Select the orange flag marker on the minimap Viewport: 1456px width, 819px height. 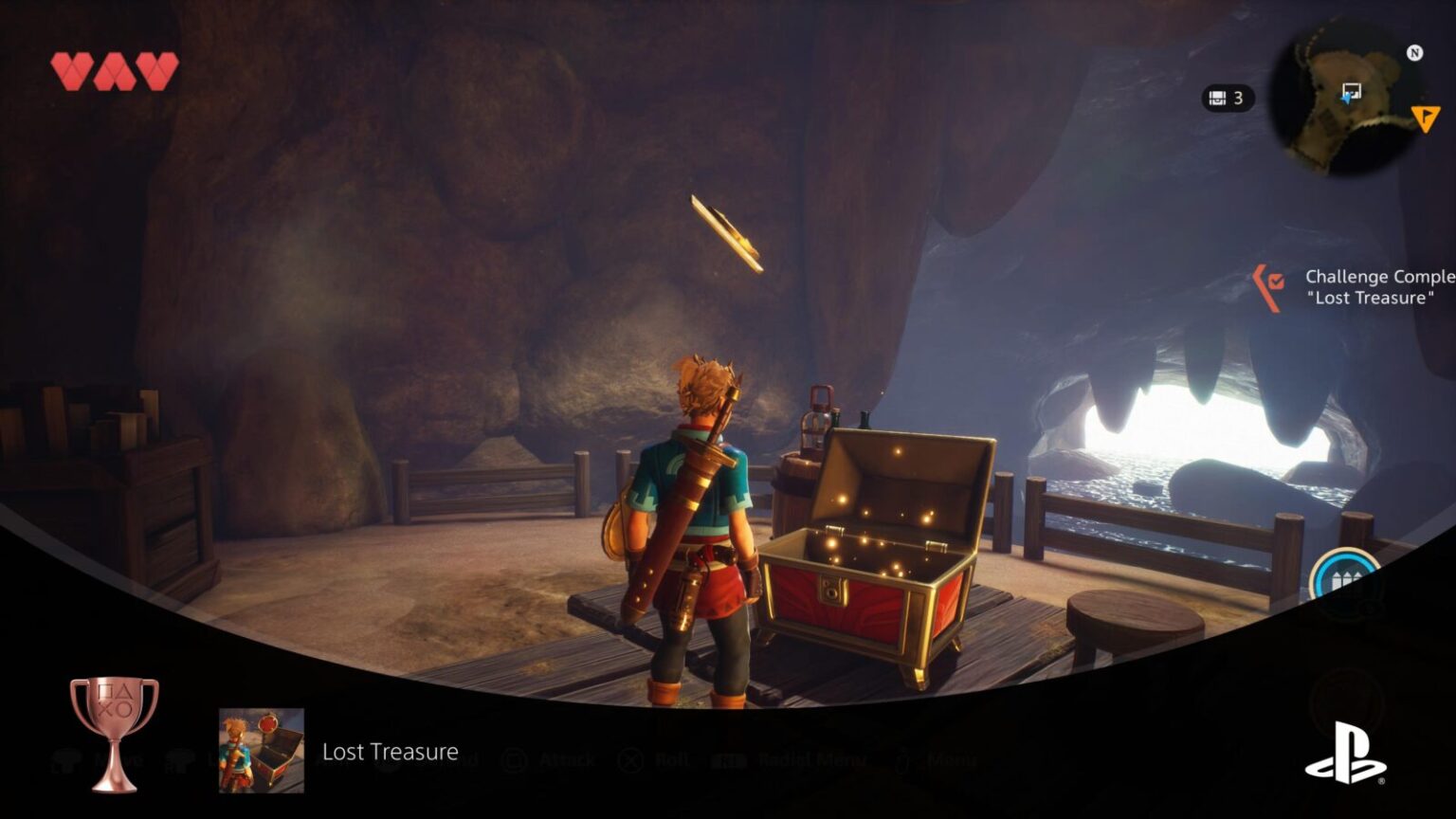pyautogui.click(x=1426, y=118)
